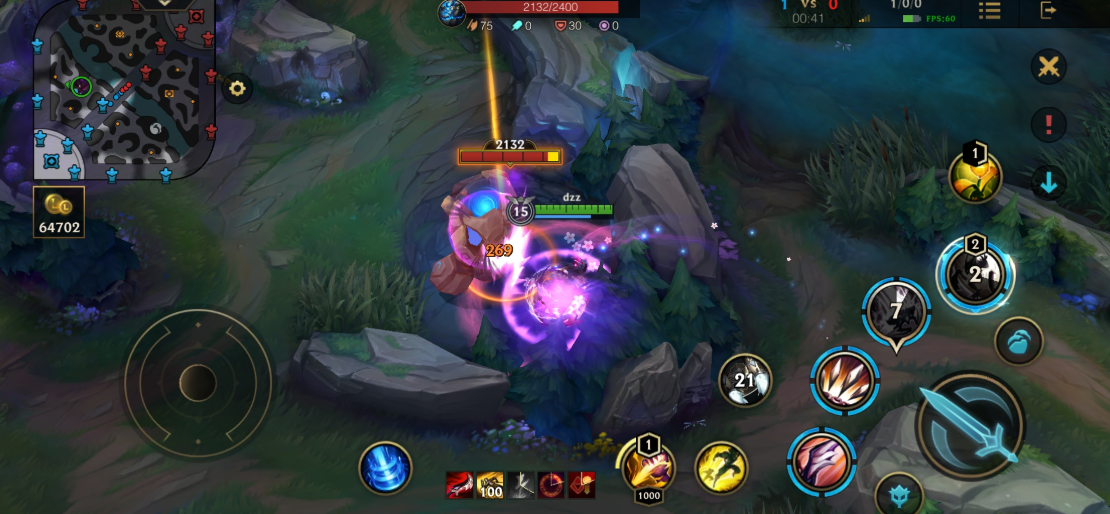Screen dimensions: 1110x514
Task: Send the crossed swords attack ping
Action: click(1049, 67)
